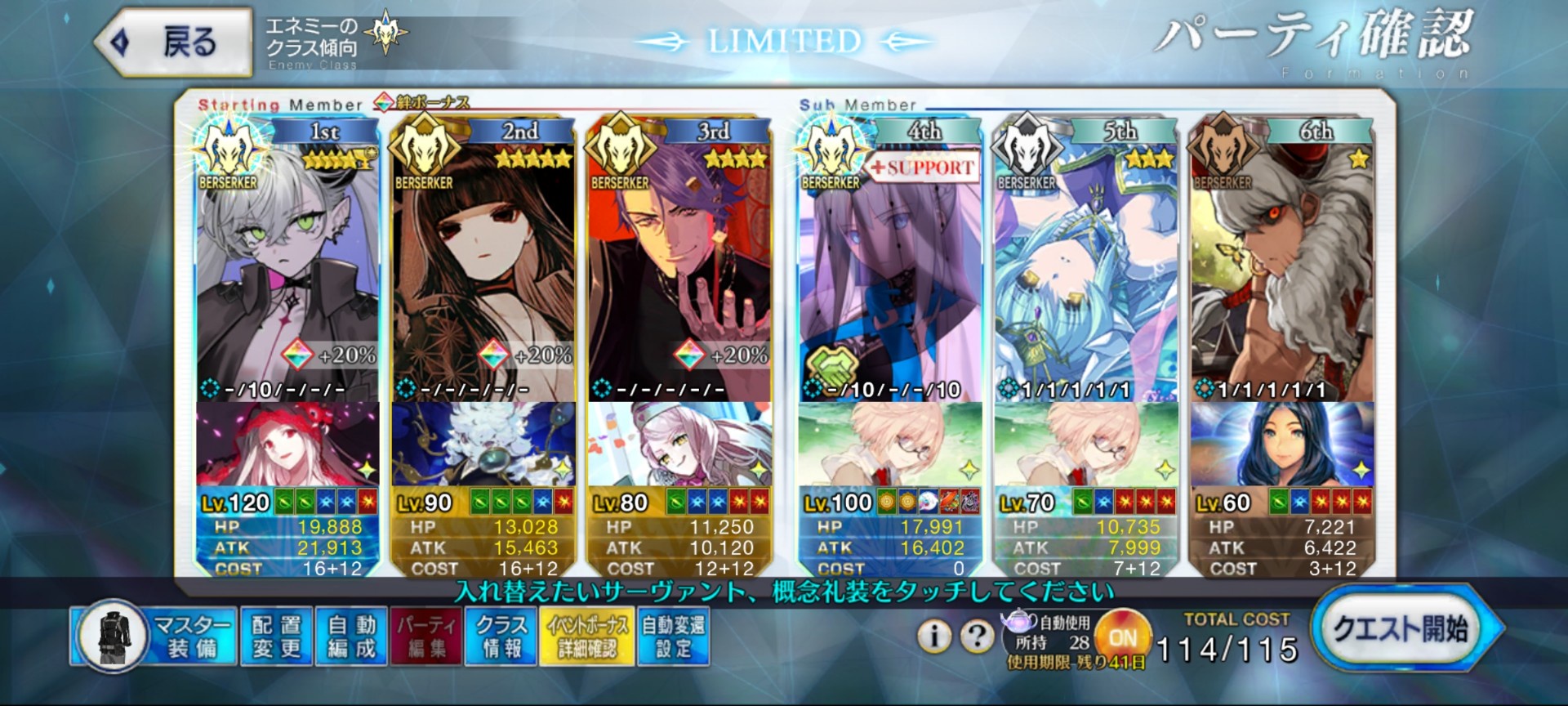Go back with the 戻る button
Image resolution: width=1568 pixels, height=706 pixels.
tap(173, 42)
